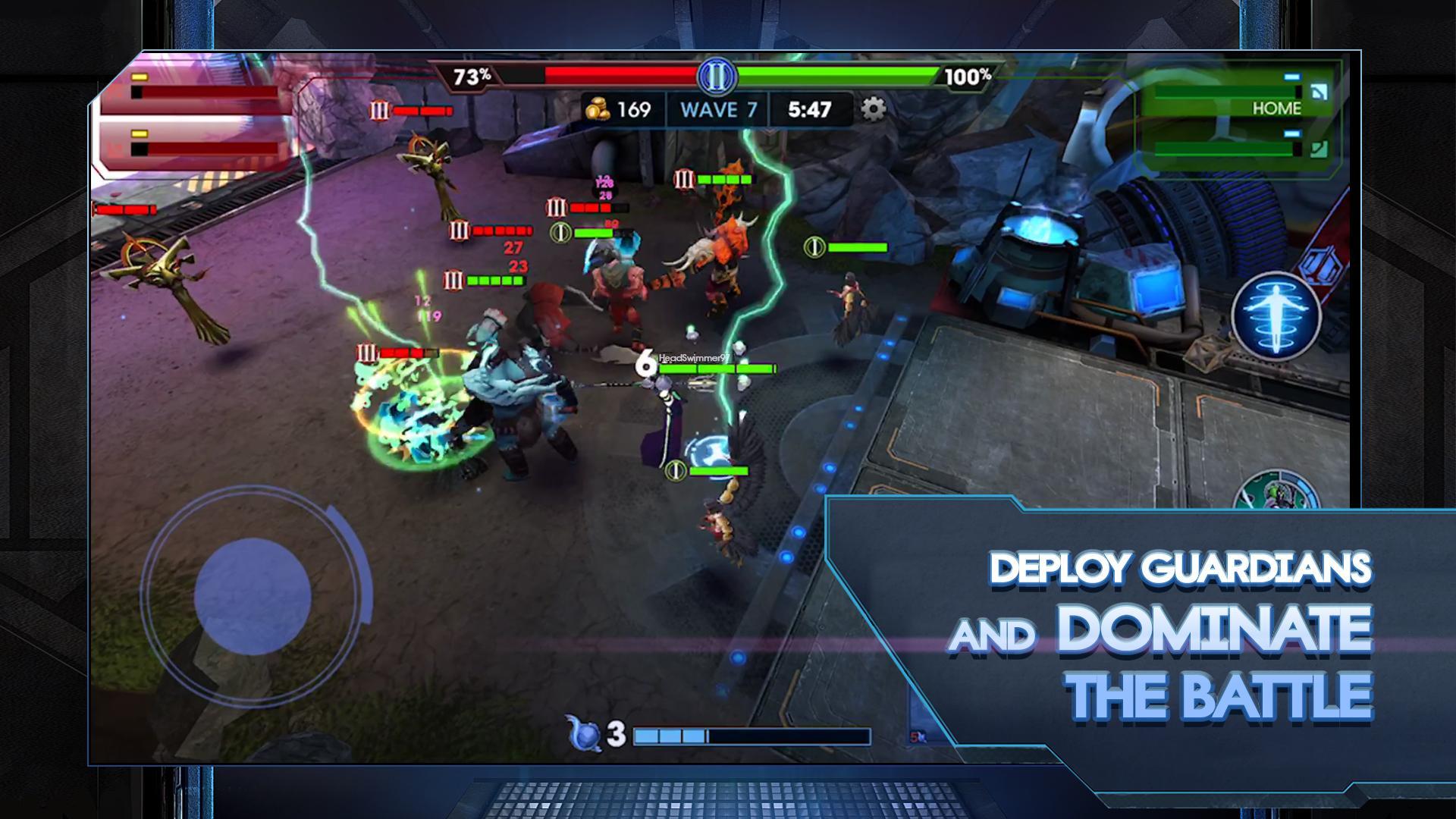Toggle the yellow marker on enemy base panel
Viewport: 1456px width, 819px height.
pyautogui.click(x=140, y=77)
